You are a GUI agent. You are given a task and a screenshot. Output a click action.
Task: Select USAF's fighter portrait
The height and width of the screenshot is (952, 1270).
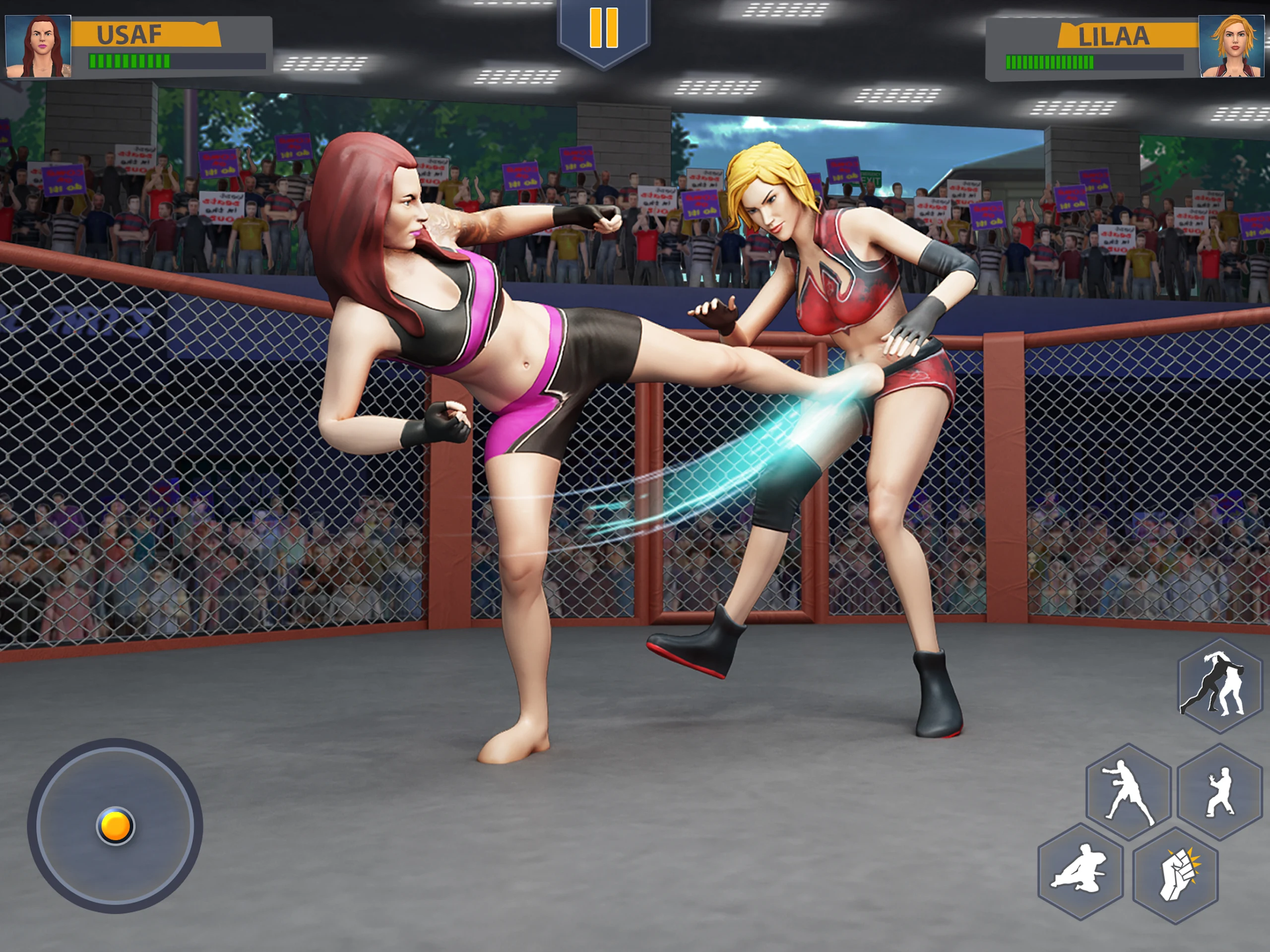coord(39,47)
